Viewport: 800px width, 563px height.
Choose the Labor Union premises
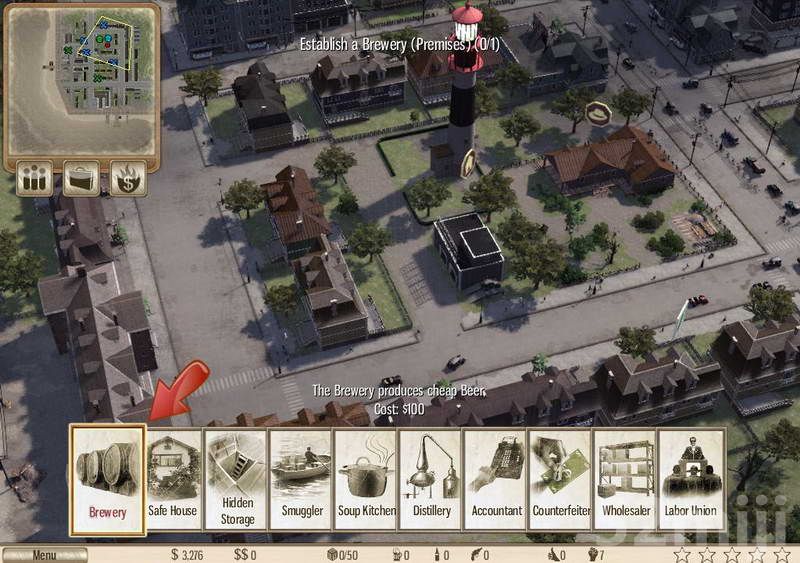(x=692, y=478)
